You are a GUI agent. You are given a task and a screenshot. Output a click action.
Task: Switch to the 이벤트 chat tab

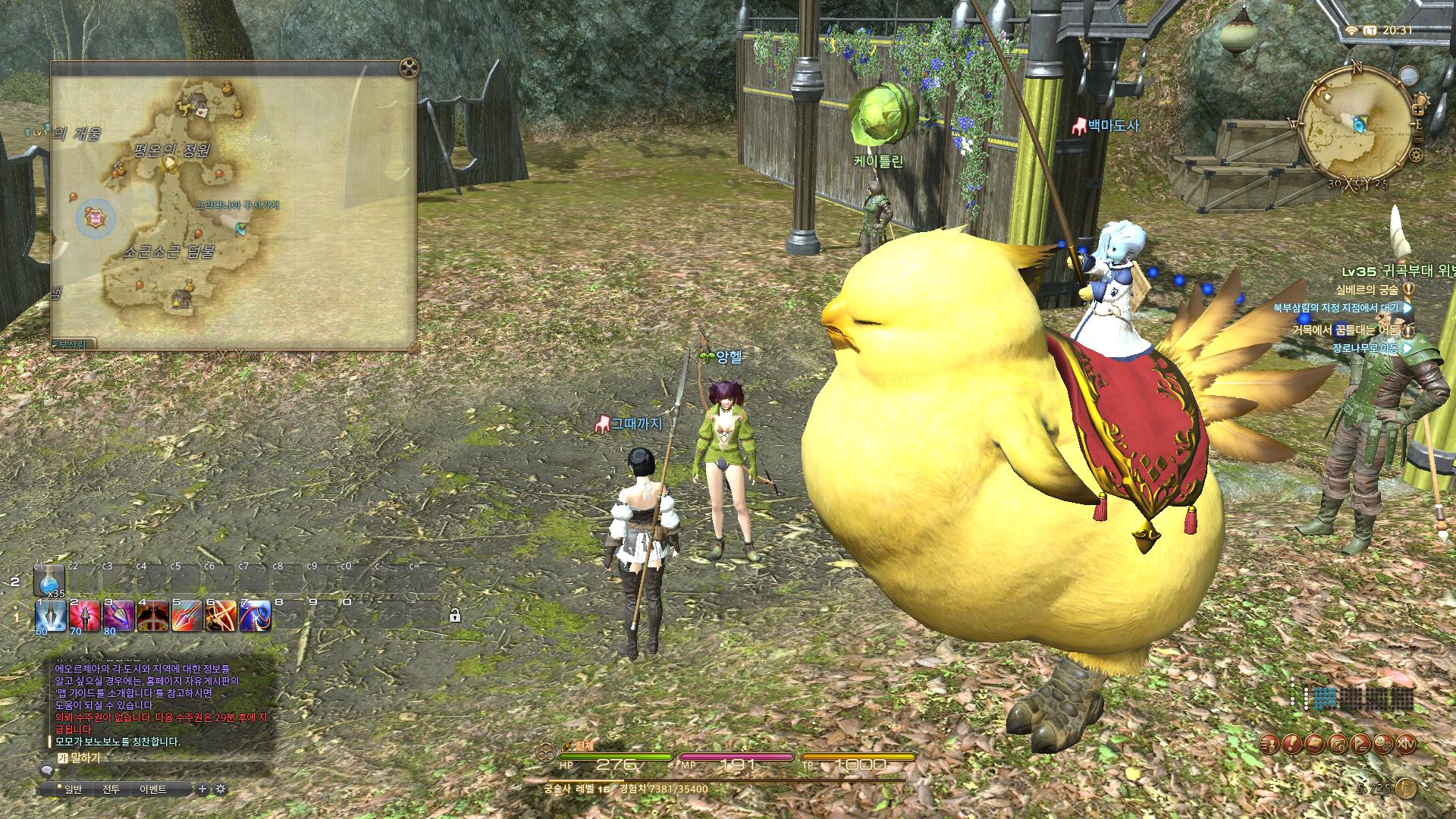click(152, 789)
